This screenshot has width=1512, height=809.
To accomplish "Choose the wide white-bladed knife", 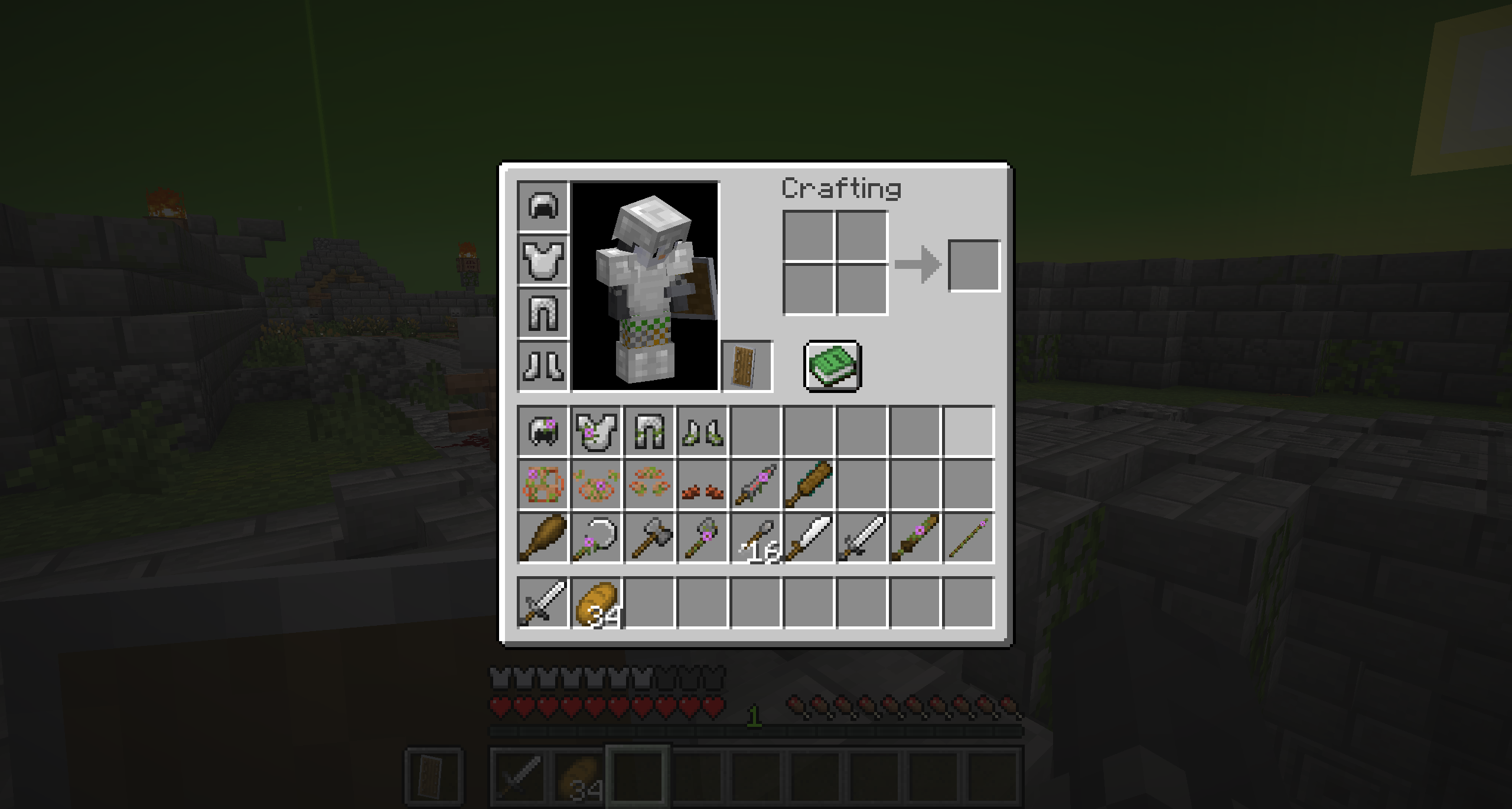I will [x=809, y=538].
